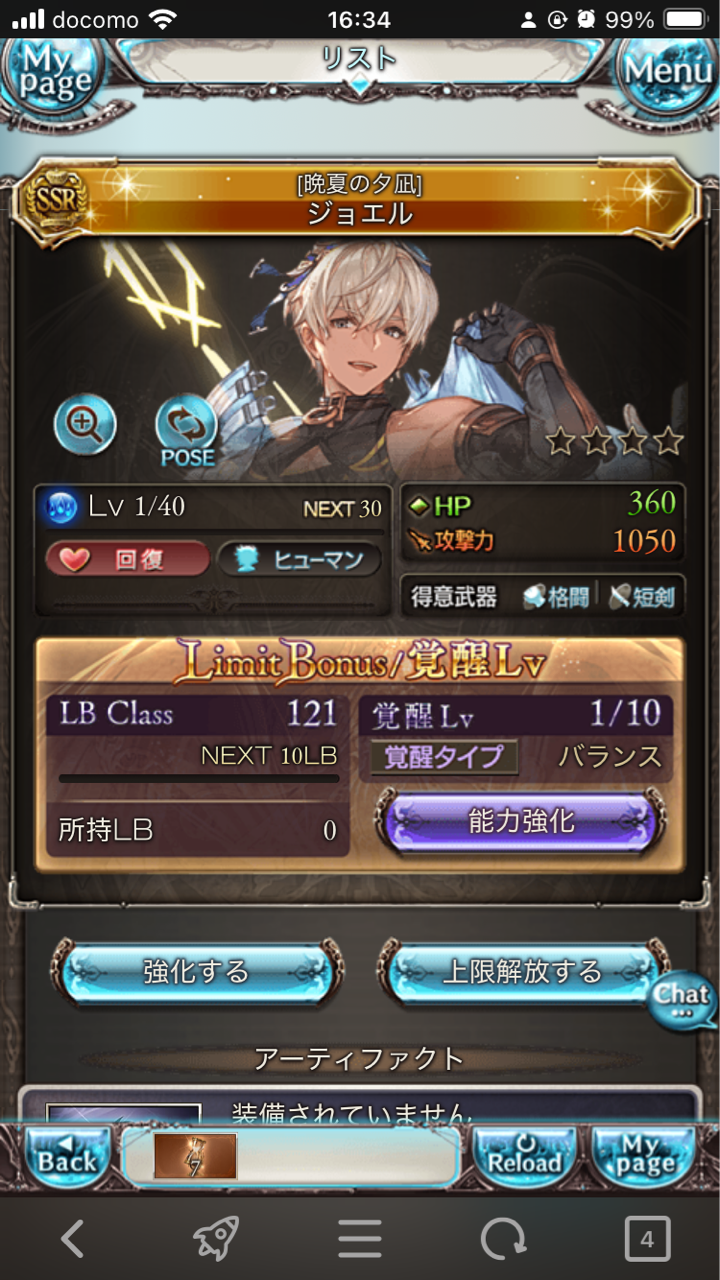The image size is (720, 1280).
Task: Zoom the character art with magnifier icon
Action: (x=85, y=425)
